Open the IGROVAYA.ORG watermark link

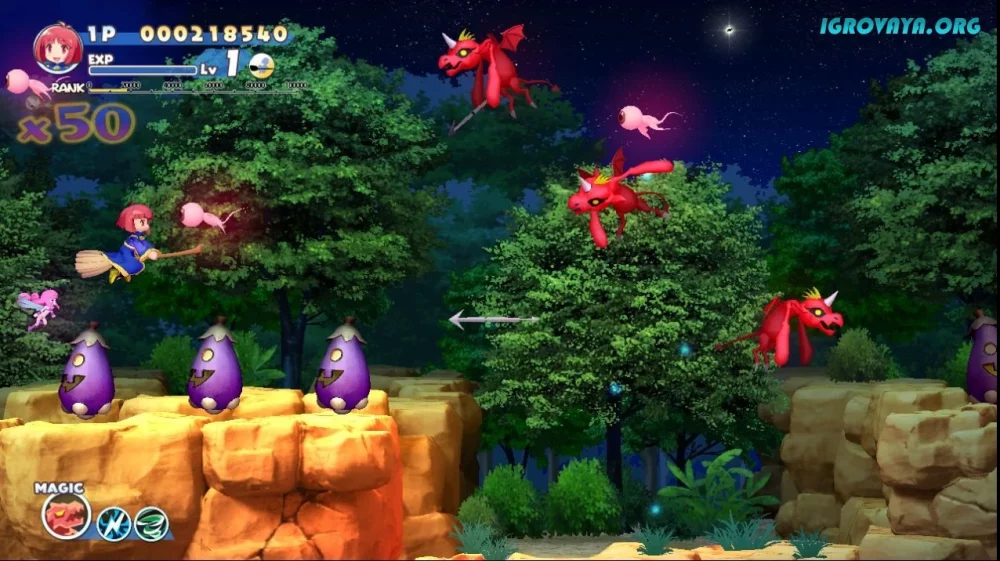click(x=900, y=26)
